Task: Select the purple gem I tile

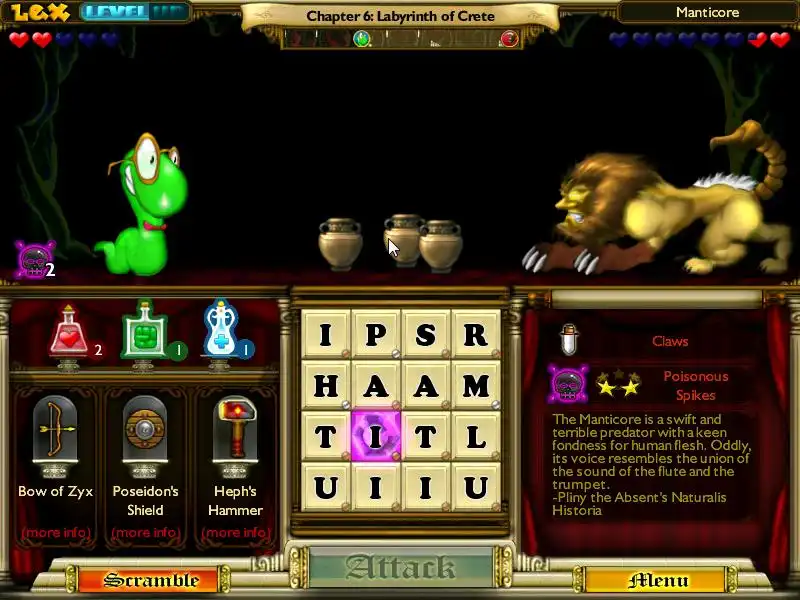Action: [x=376, y=436]
